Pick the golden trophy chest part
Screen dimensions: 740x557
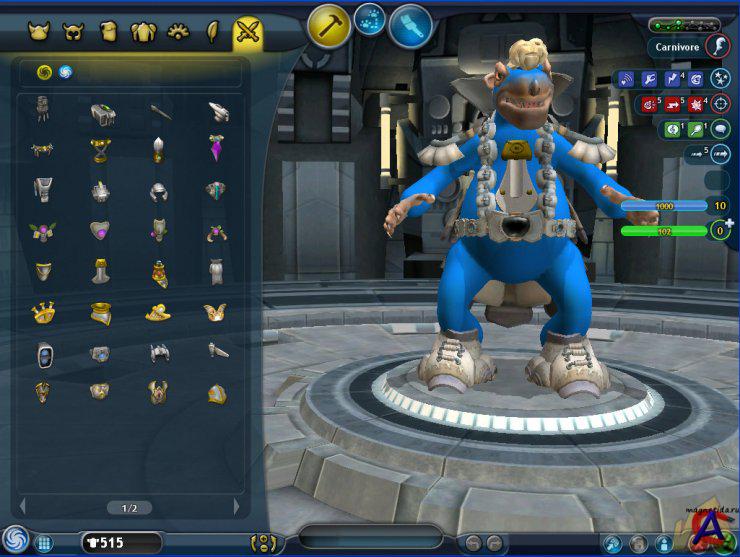pyautogui.click(x=100, y=149)
